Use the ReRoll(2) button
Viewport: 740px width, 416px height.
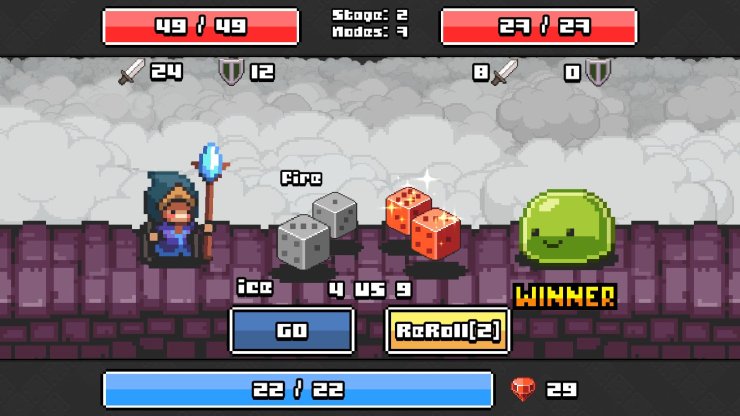[x=448, y=331]
